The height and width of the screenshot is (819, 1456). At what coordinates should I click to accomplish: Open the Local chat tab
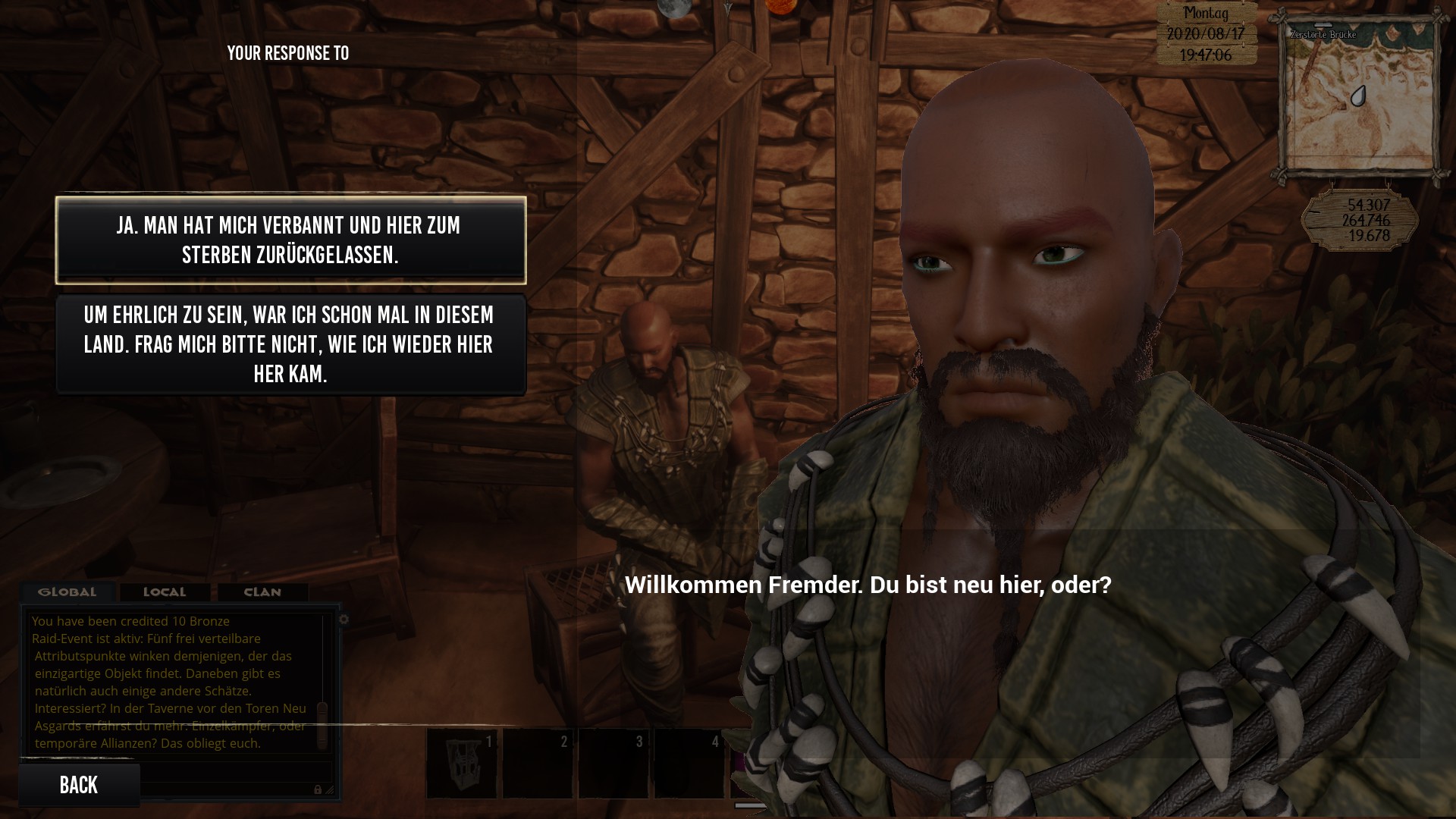[x=165, y=592]
